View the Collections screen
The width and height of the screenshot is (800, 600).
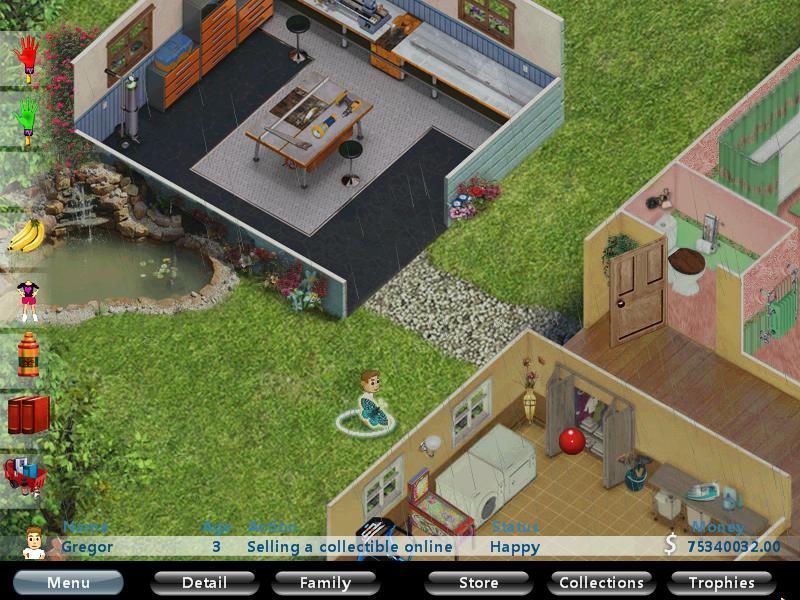(x=601, y=582)
